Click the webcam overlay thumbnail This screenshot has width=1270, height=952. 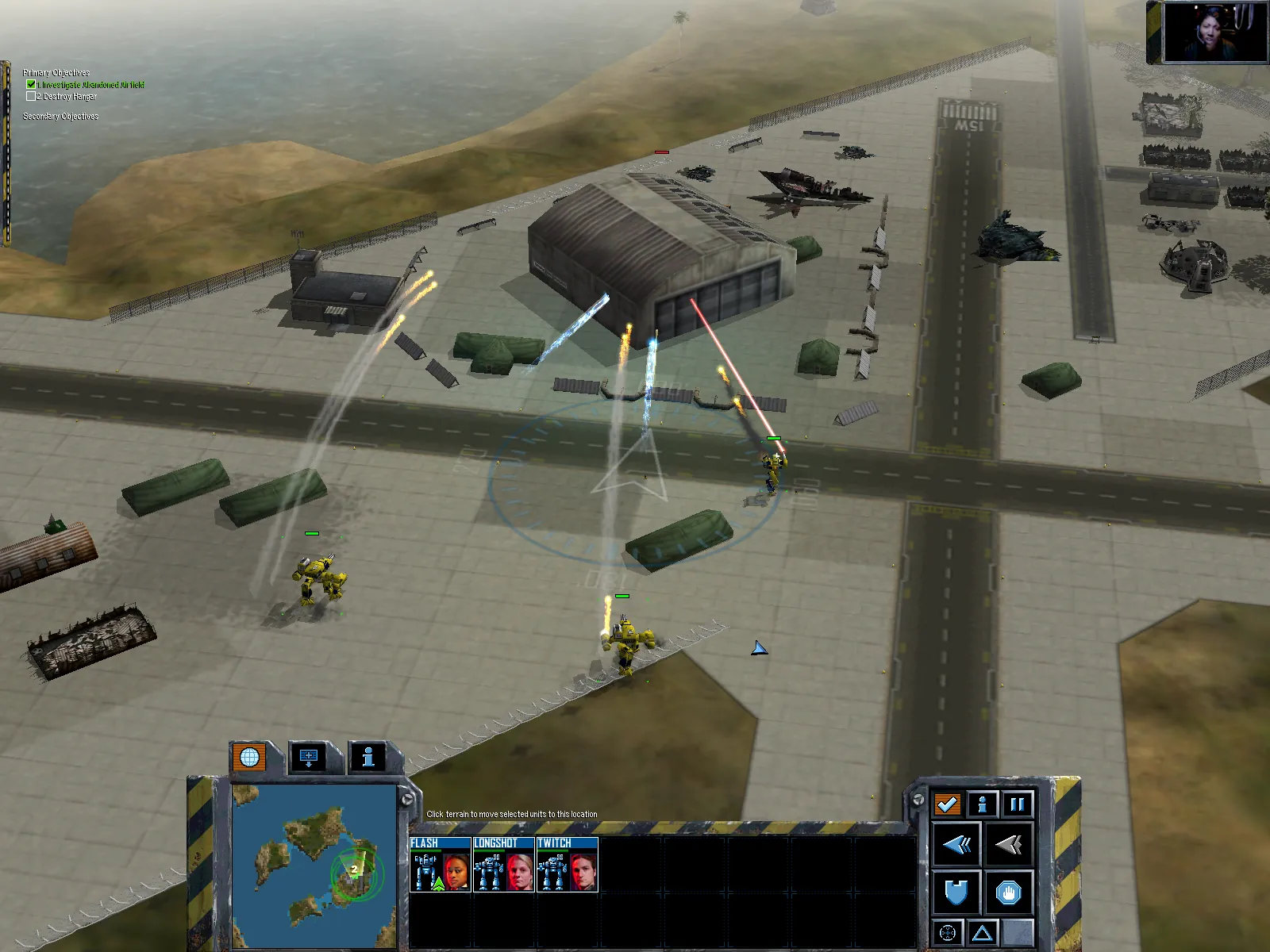coord(1214,32)
